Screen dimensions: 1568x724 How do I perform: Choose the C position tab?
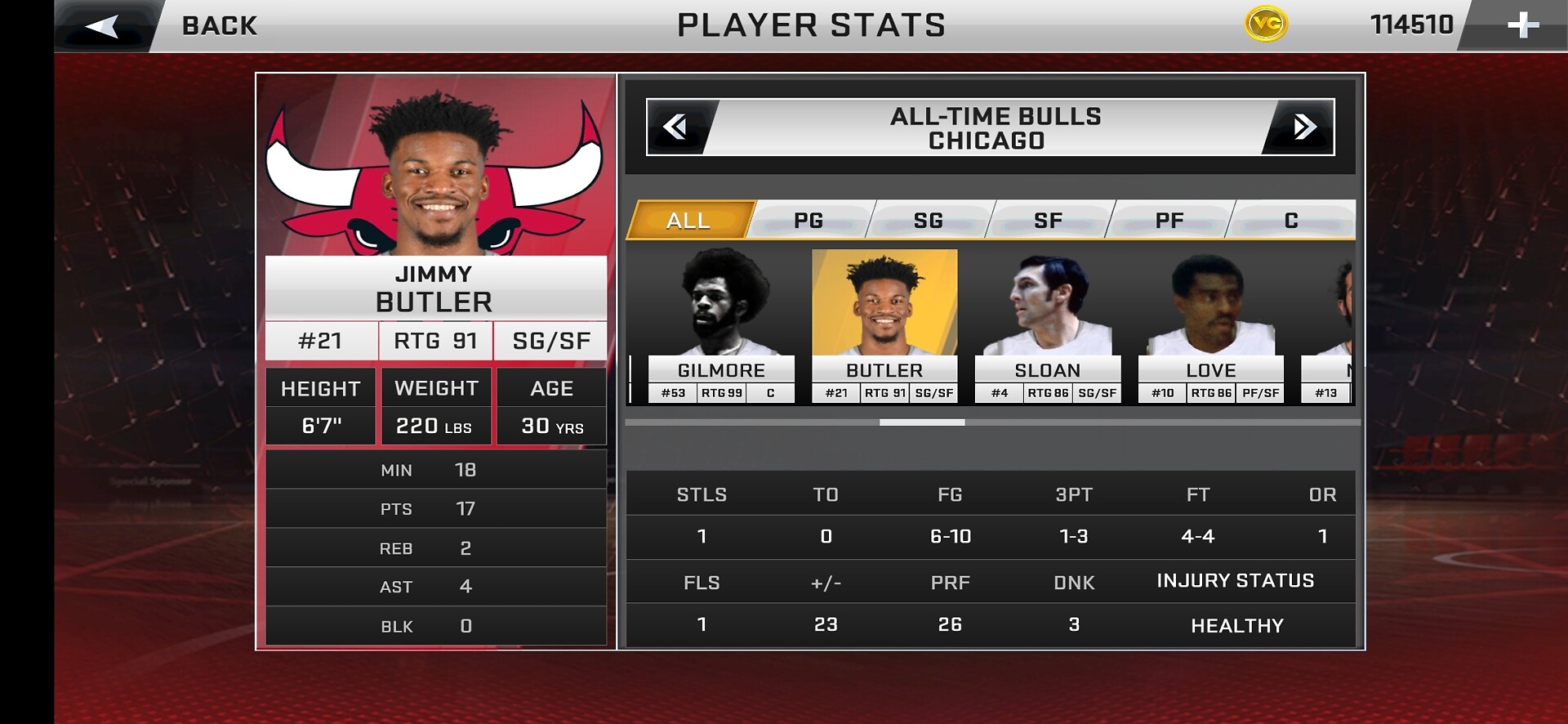1291,220
